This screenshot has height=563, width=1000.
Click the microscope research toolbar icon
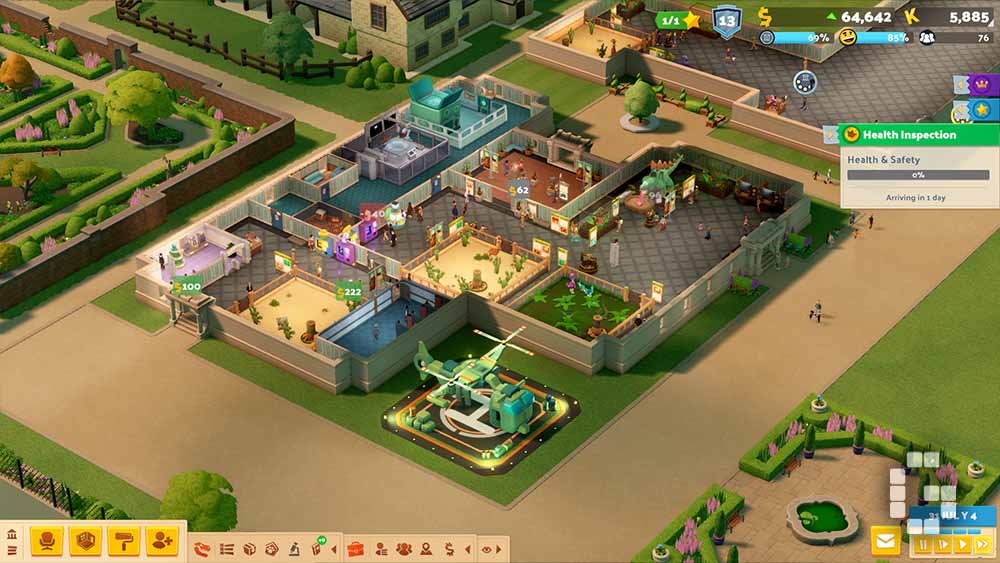pos(295,549)
